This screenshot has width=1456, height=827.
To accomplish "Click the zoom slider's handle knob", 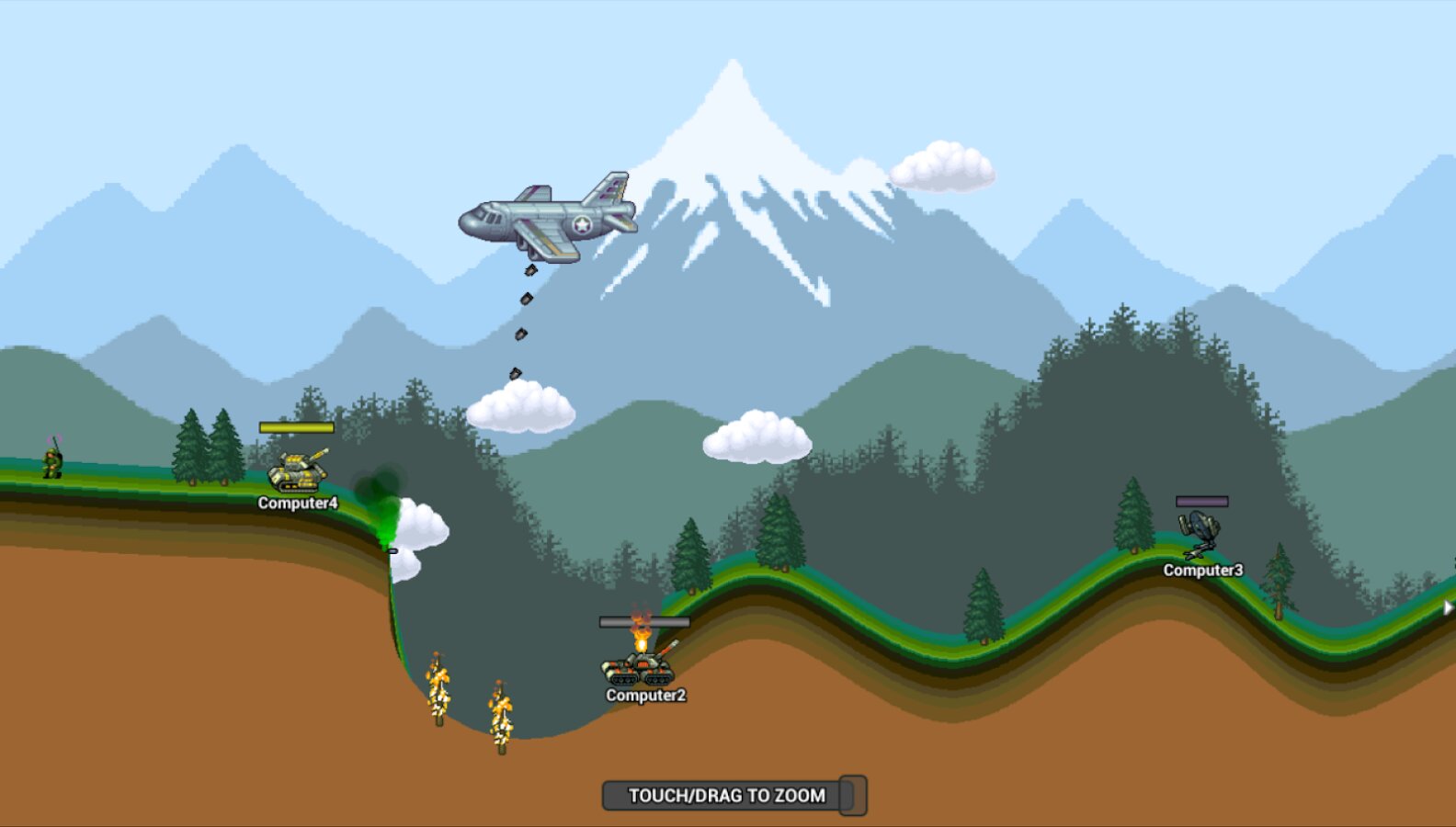I will (x=853, y=796).
